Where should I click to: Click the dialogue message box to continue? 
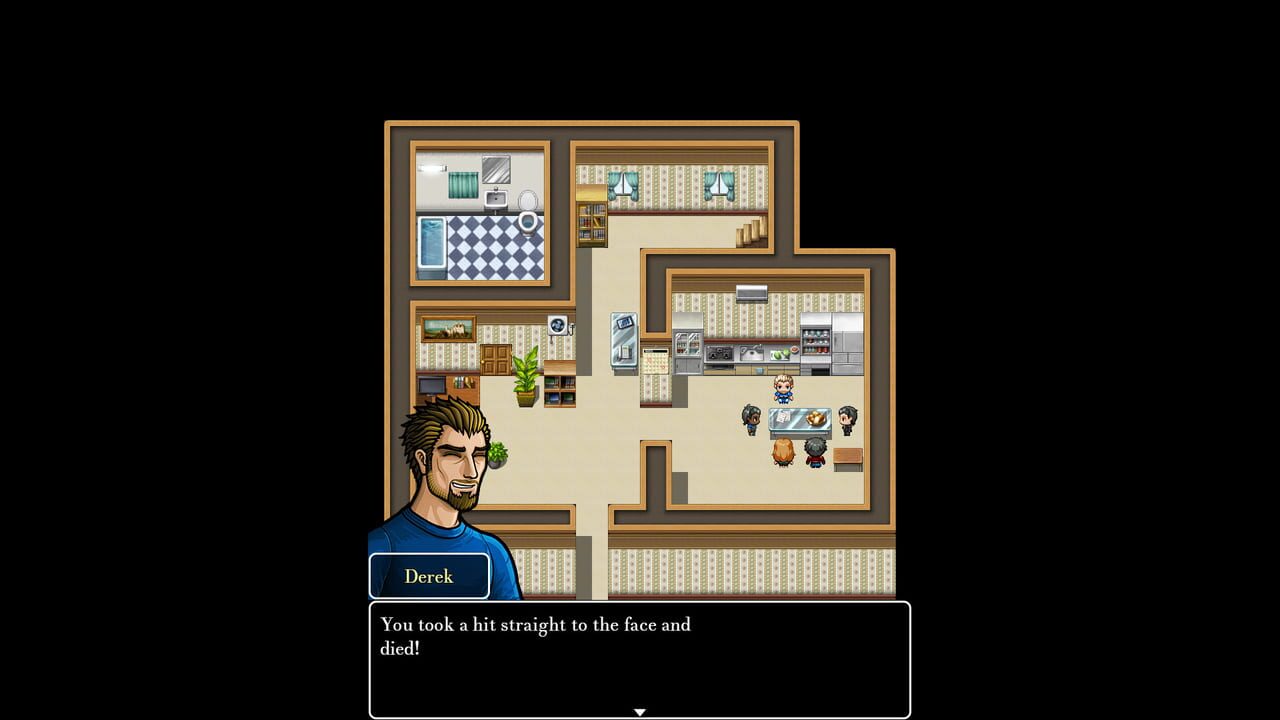point(640,658)
